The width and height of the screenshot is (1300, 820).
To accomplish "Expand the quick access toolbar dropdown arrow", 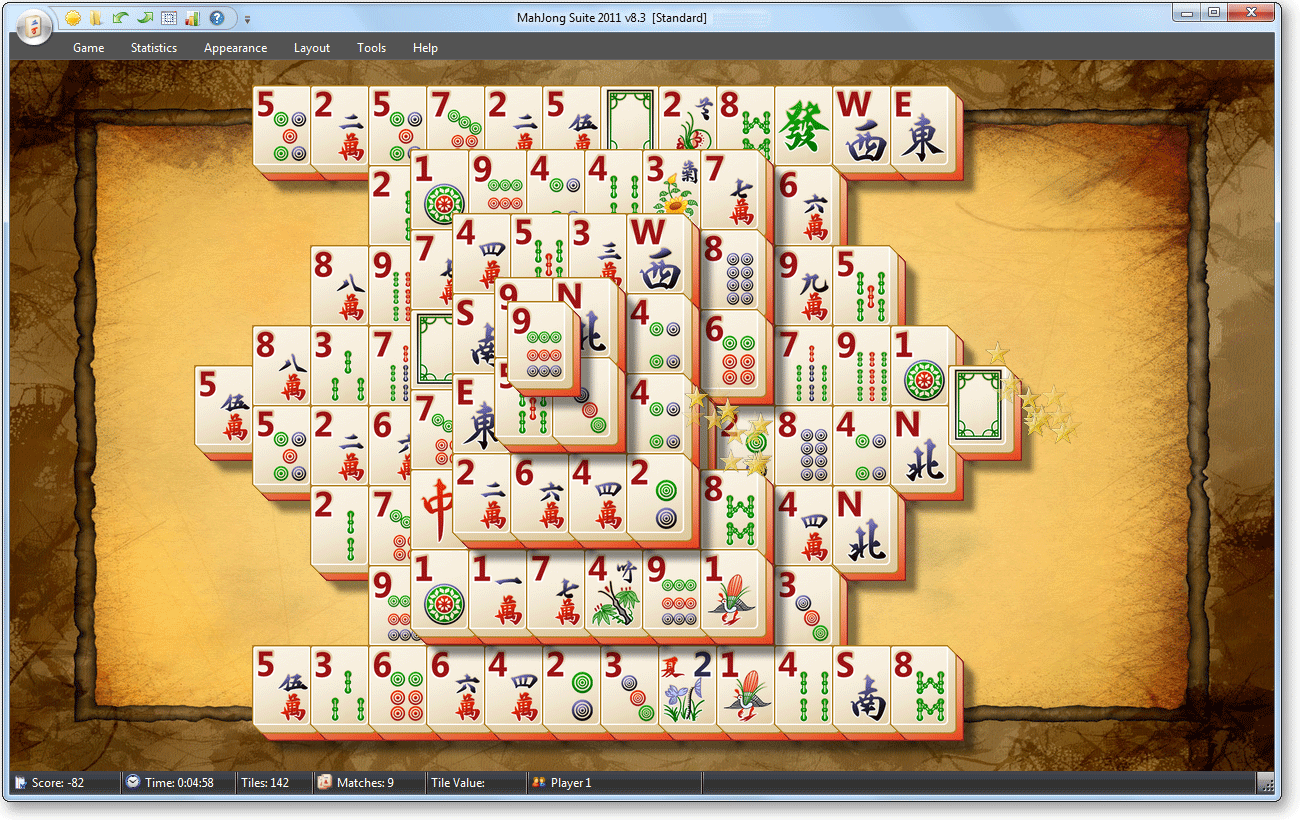I will (247, 19).
